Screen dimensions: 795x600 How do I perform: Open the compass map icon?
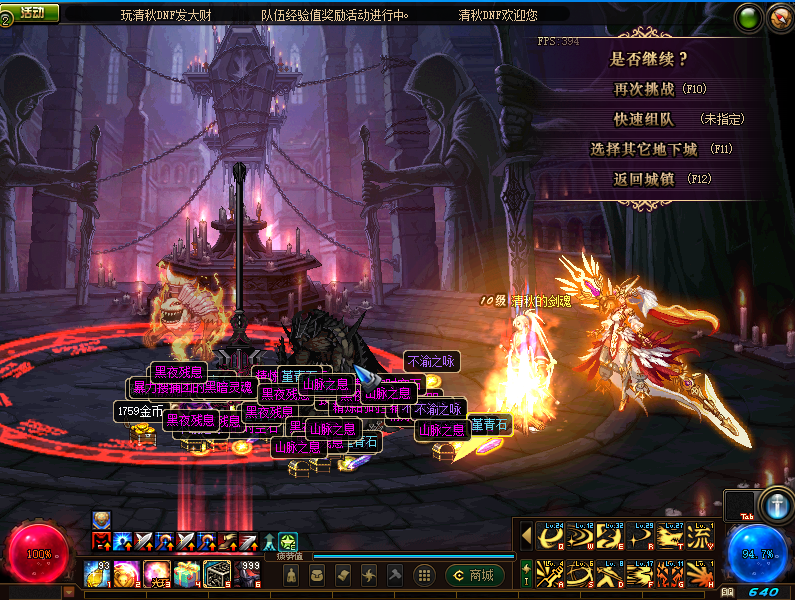tap(779, 17)
